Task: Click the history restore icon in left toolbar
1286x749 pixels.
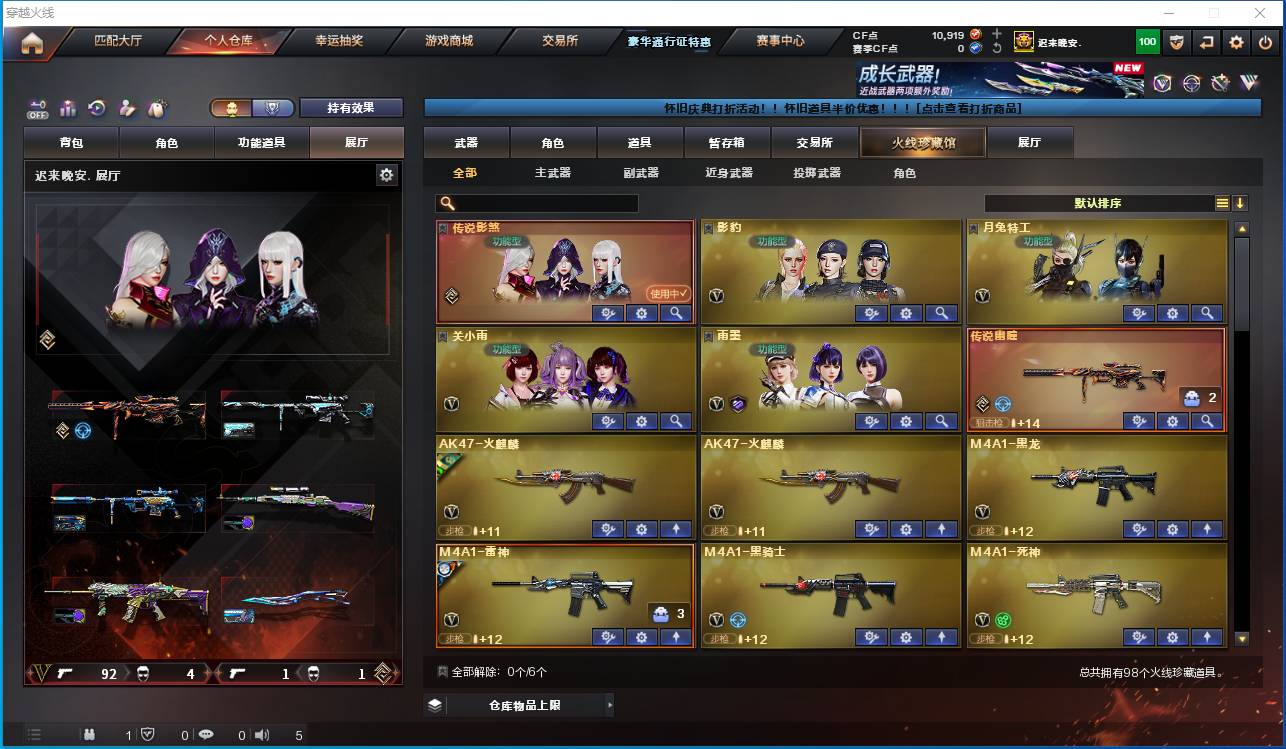Action: tap(97, 107)
